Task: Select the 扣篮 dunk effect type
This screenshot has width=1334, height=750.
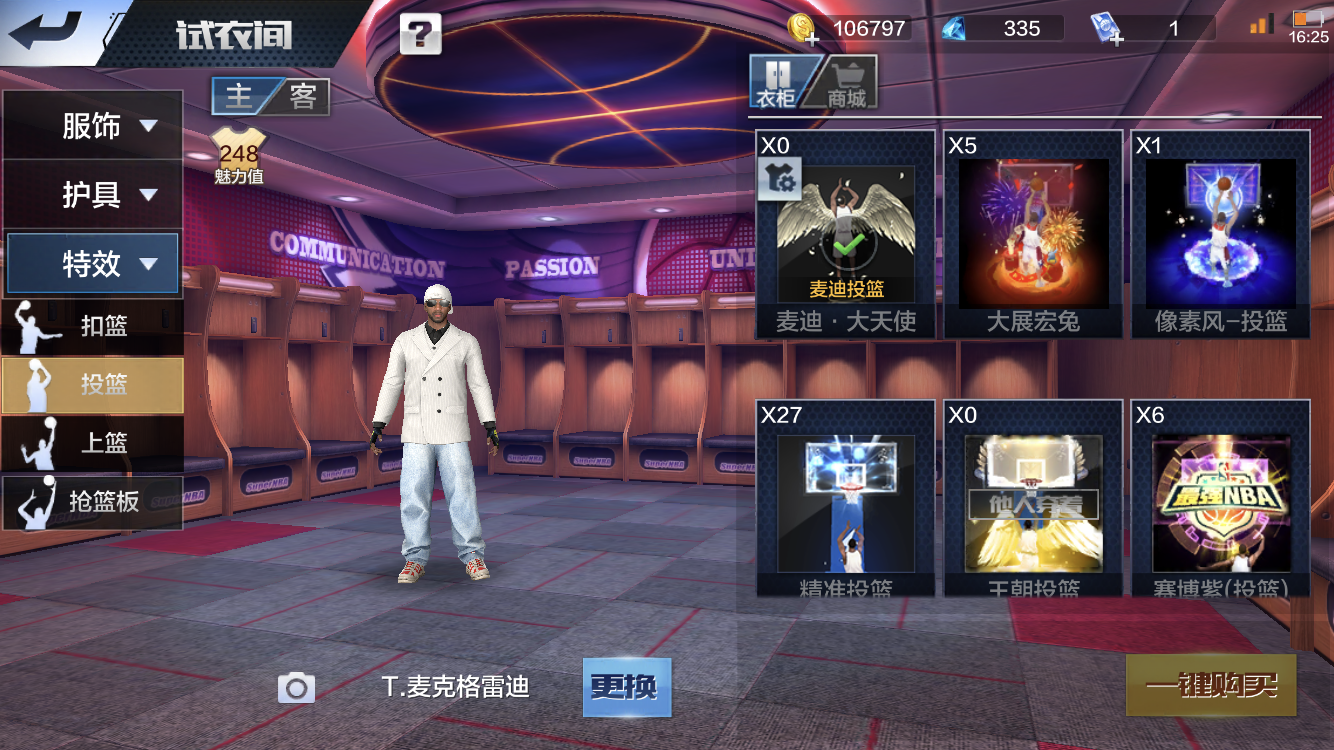Action: (92, 326)
